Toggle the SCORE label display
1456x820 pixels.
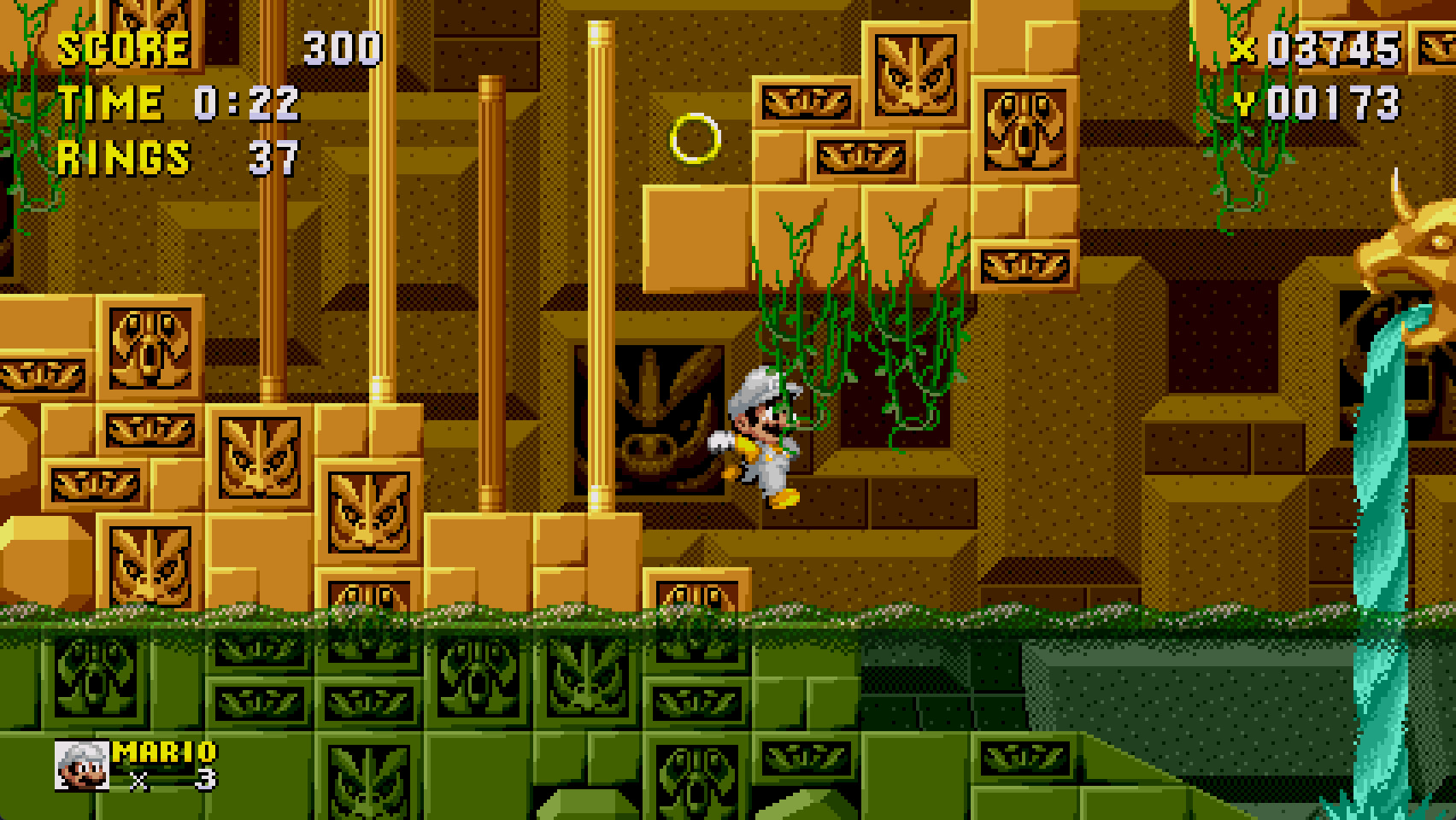coord(124,47)
